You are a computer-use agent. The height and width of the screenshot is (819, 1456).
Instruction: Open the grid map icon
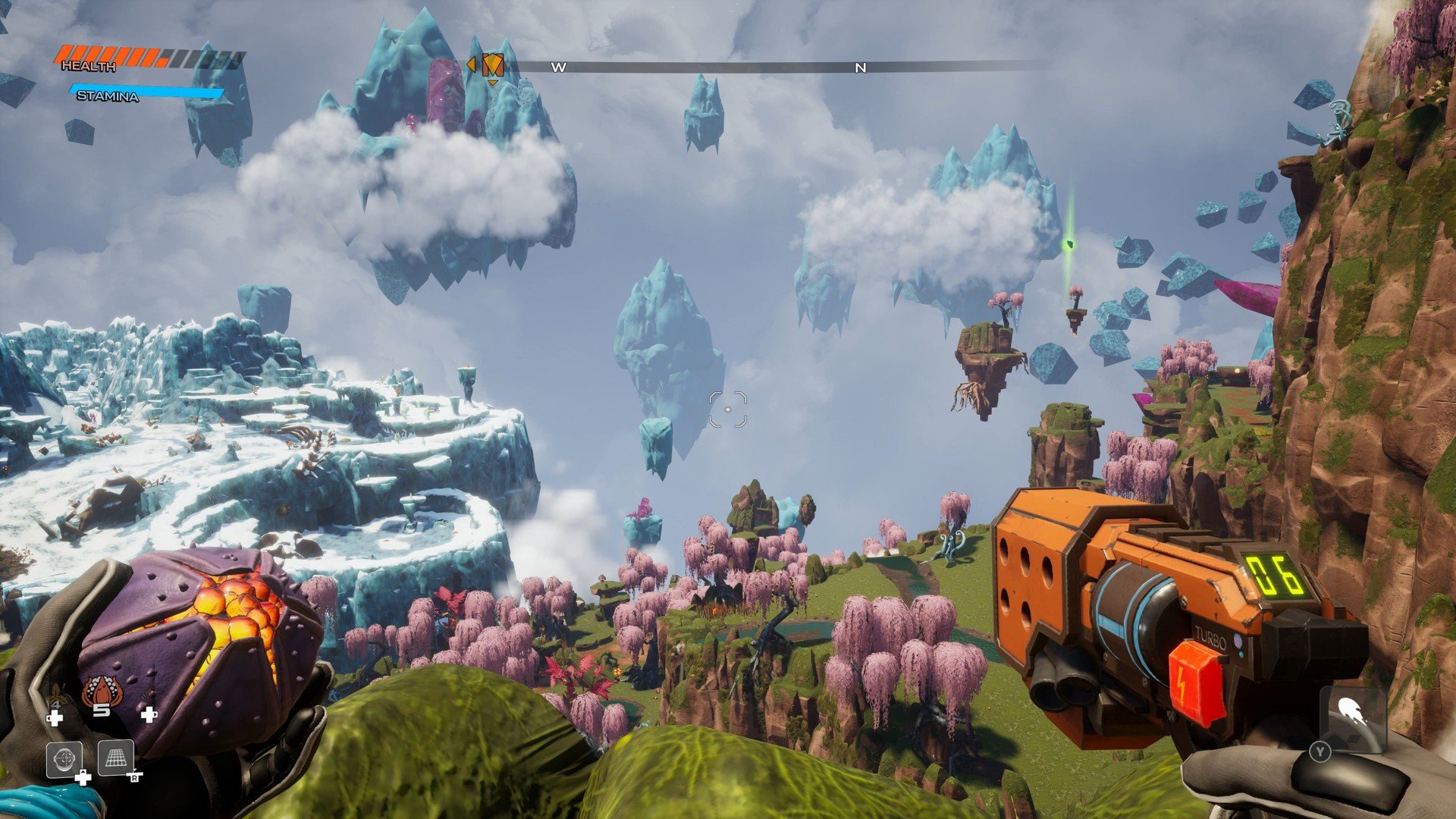[116, 758]
